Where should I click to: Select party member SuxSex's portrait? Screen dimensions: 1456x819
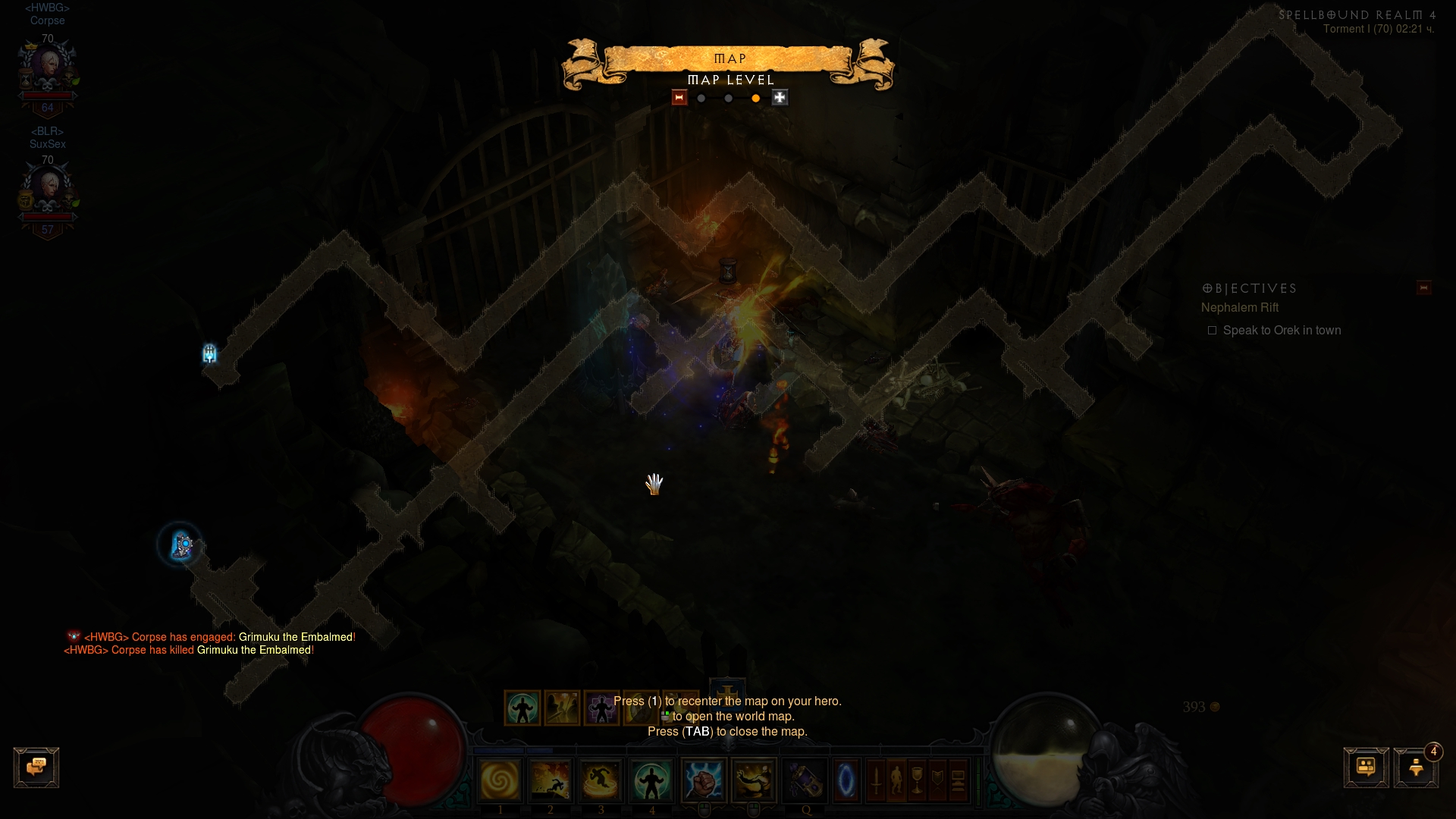point(48,191)
